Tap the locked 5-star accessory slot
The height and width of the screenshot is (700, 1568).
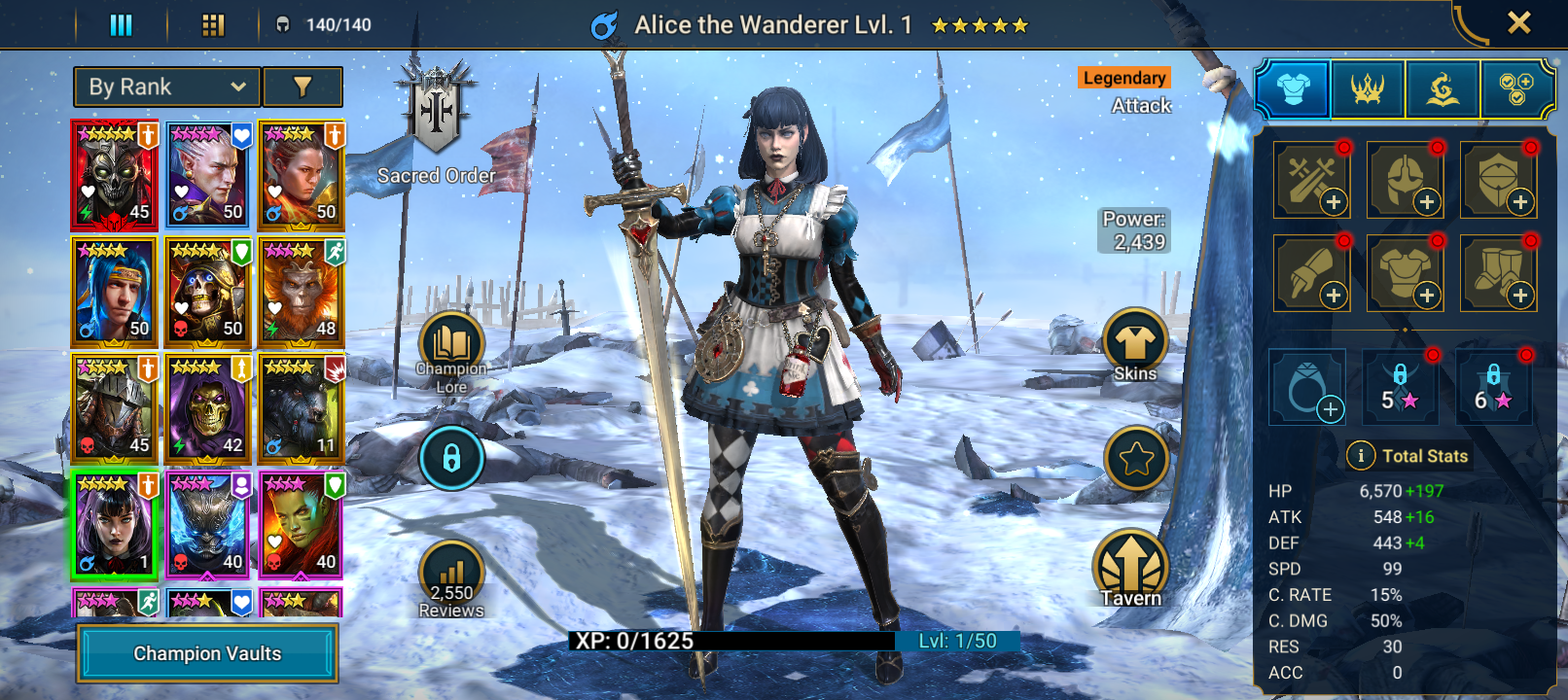click(1406, 385)
